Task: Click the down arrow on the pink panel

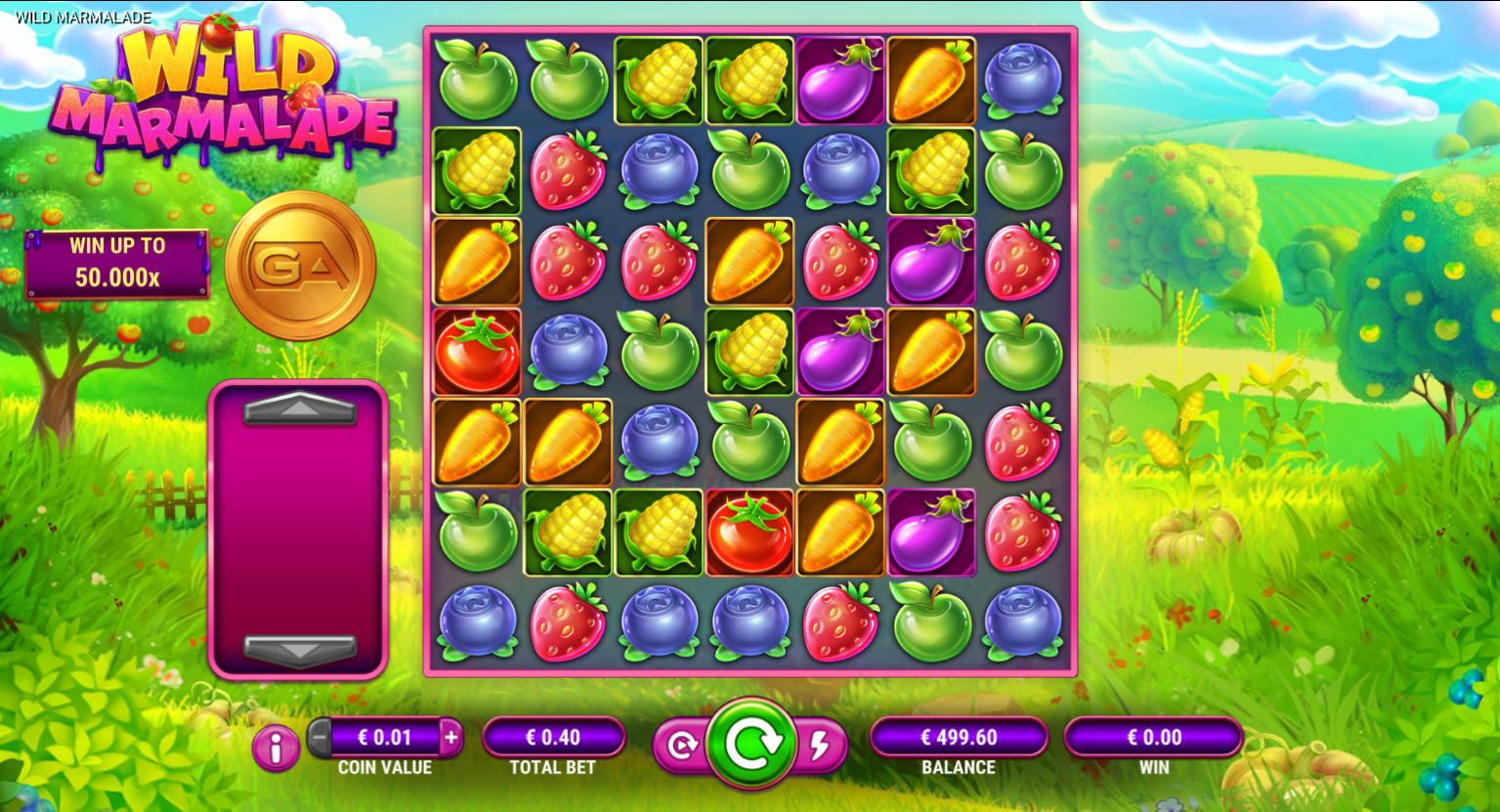Action: 300,649
